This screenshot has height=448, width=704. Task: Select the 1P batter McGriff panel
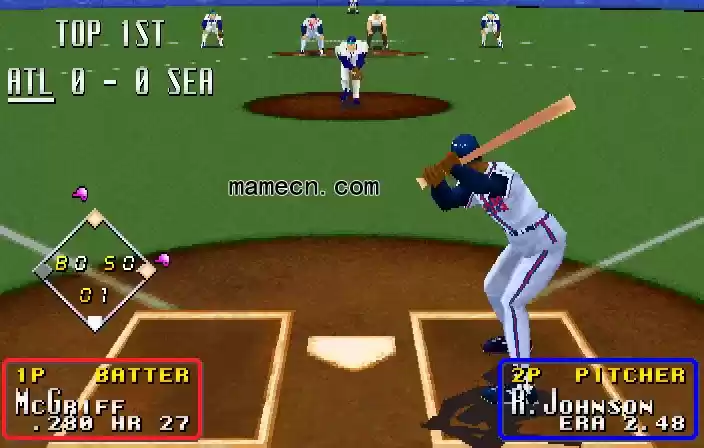(x=102, y=398)
